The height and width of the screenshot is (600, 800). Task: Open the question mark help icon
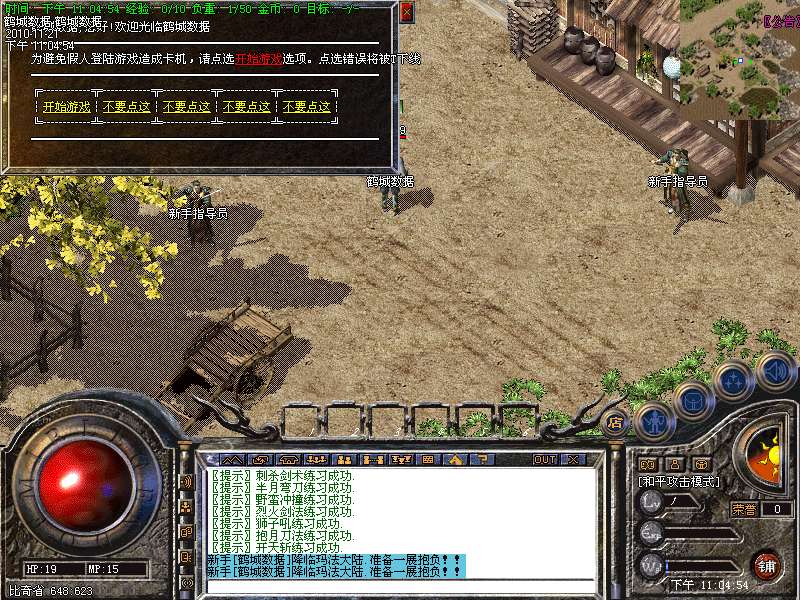point(482,459)
